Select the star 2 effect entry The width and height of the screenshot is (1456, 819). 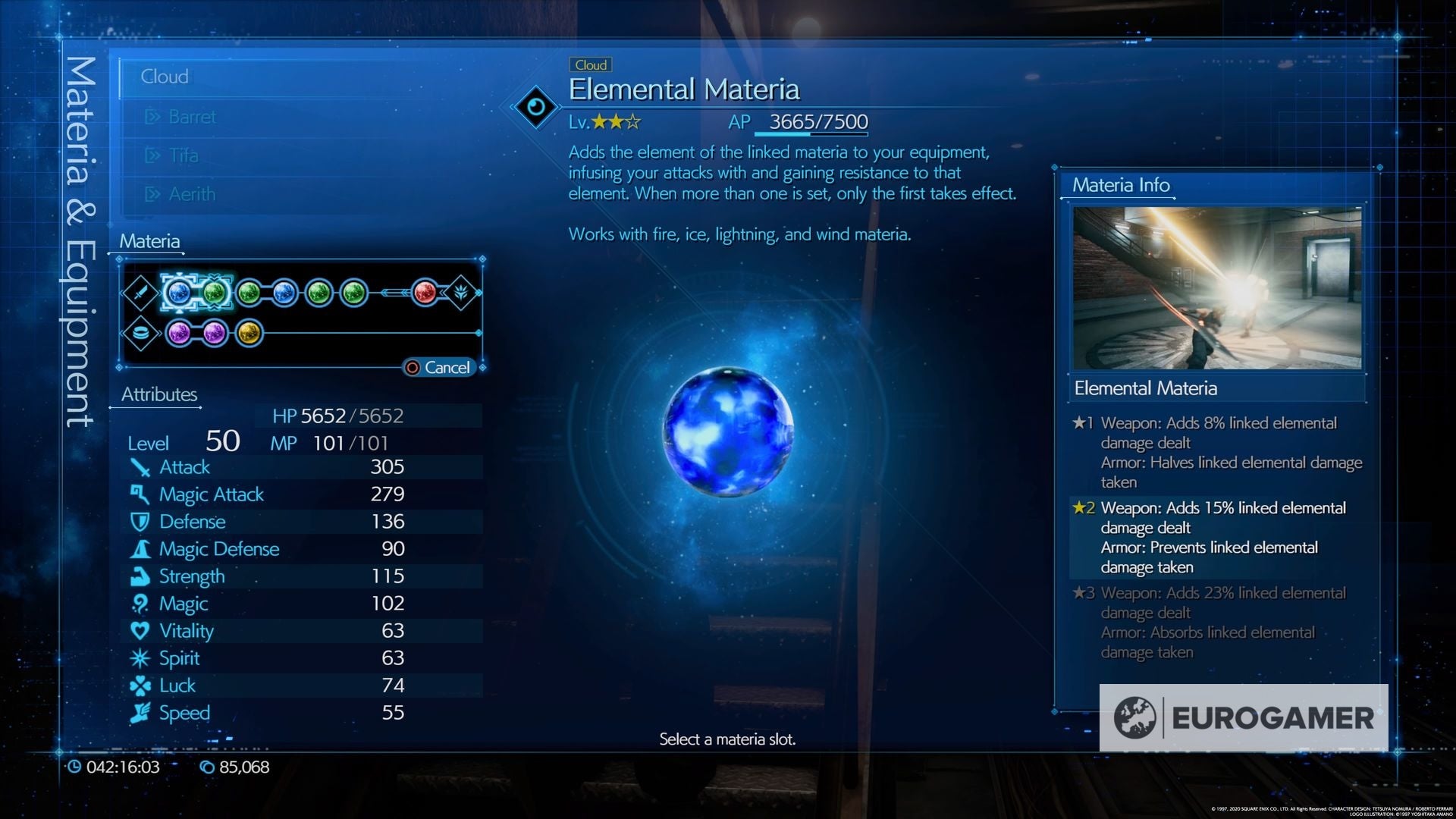[1221, 536]
